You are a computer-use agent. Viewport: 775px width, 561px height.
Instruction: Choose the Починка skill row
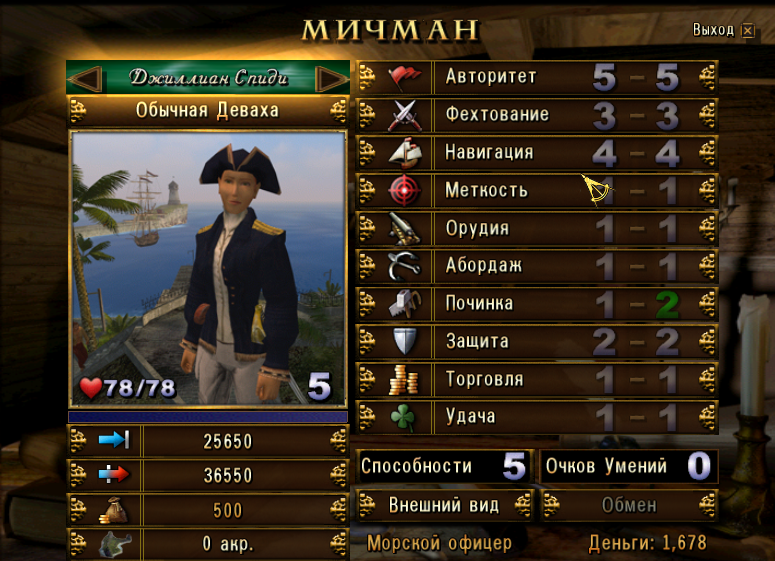(x=537, y=303)
